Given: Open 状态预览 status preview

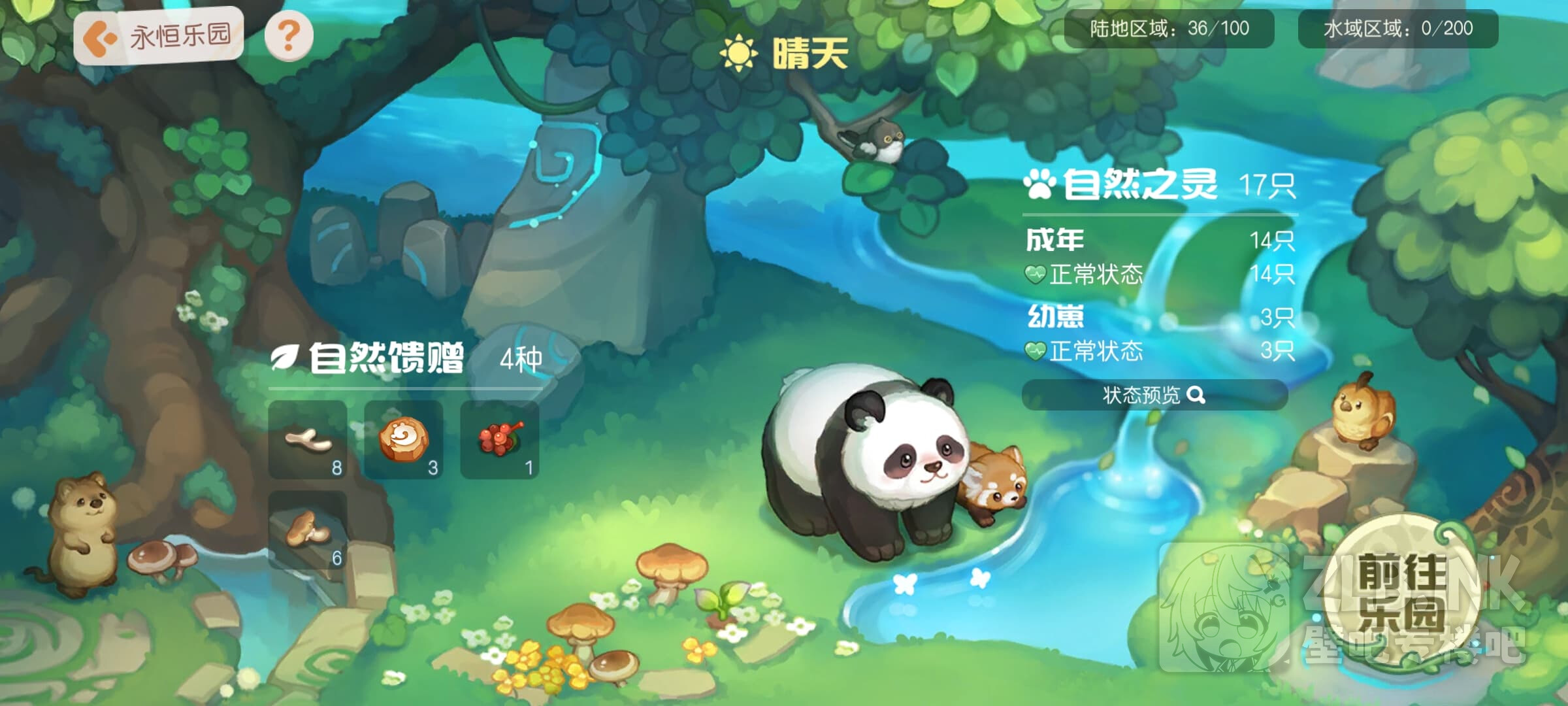Looking at the screenshot, I should pyautogui.click(x=1154, y=395).
